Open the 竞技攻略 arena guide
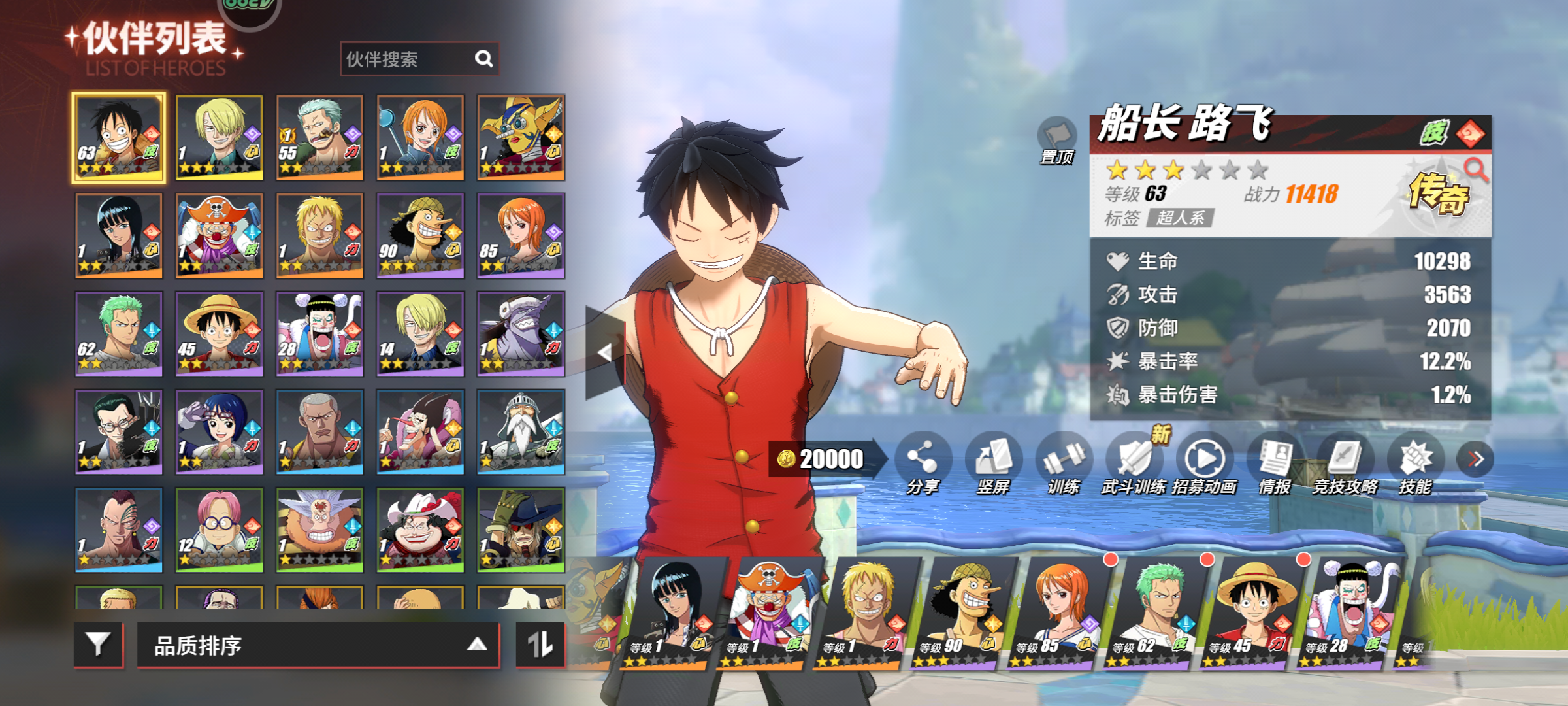Image resolution: width=1568 pixels, height=706 pixels. click(1345, 460)
